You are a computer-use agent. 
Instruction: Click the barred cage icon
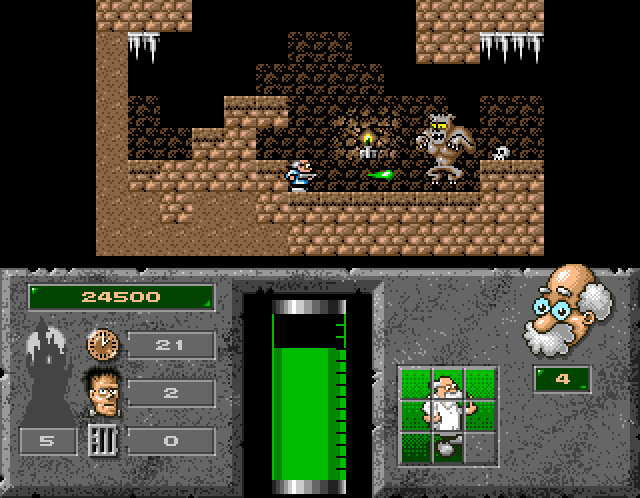point(101,440)
